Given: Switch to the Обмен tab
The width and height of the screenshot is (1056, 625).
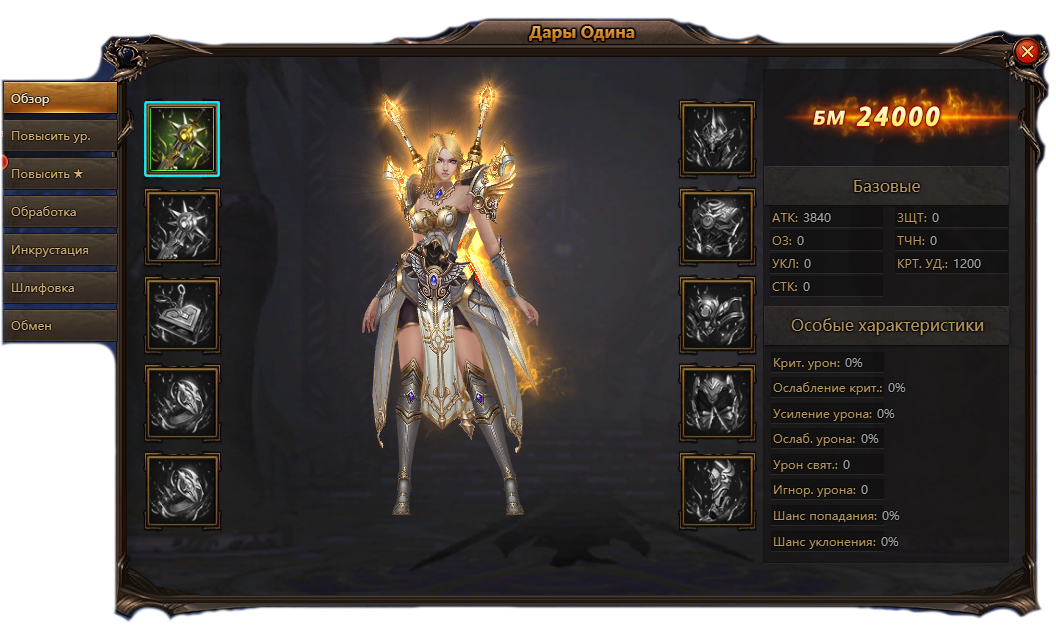Looking at the screenshot, I should [59, 326].
